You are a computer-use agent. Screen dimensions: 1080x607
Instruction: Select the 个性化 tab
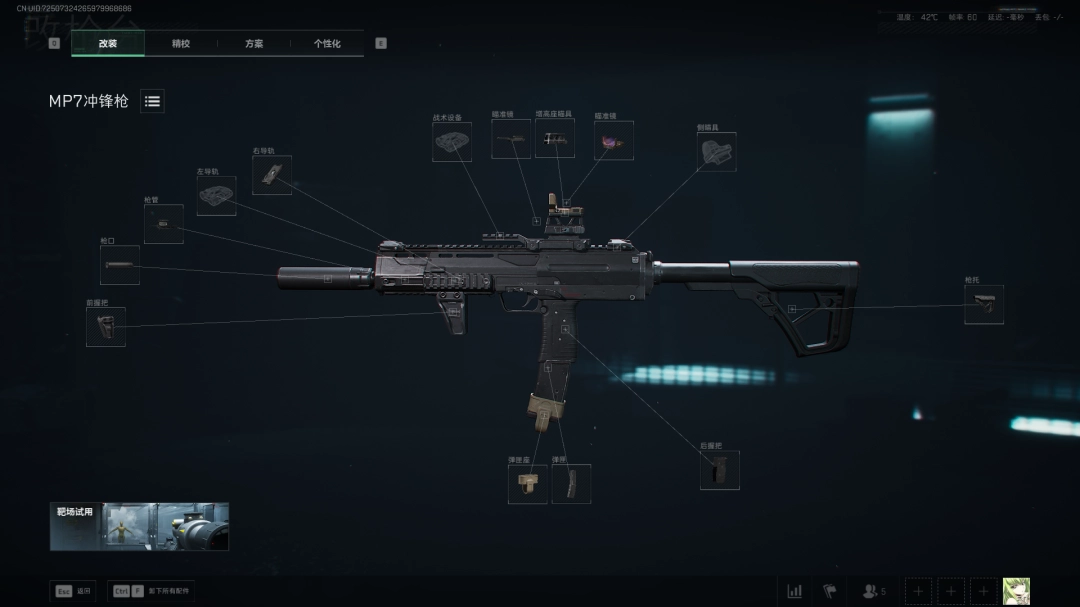pos(327,44)
